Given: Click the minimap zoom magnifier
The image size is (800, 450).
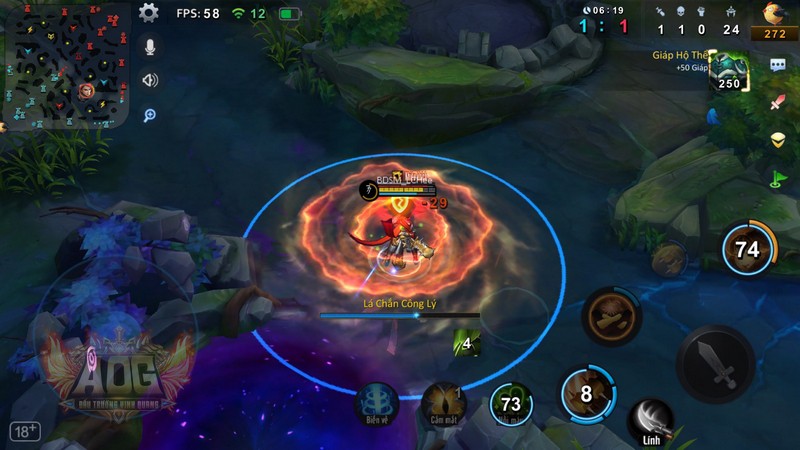Looking at the screenshot, I should tap(150, 115).
